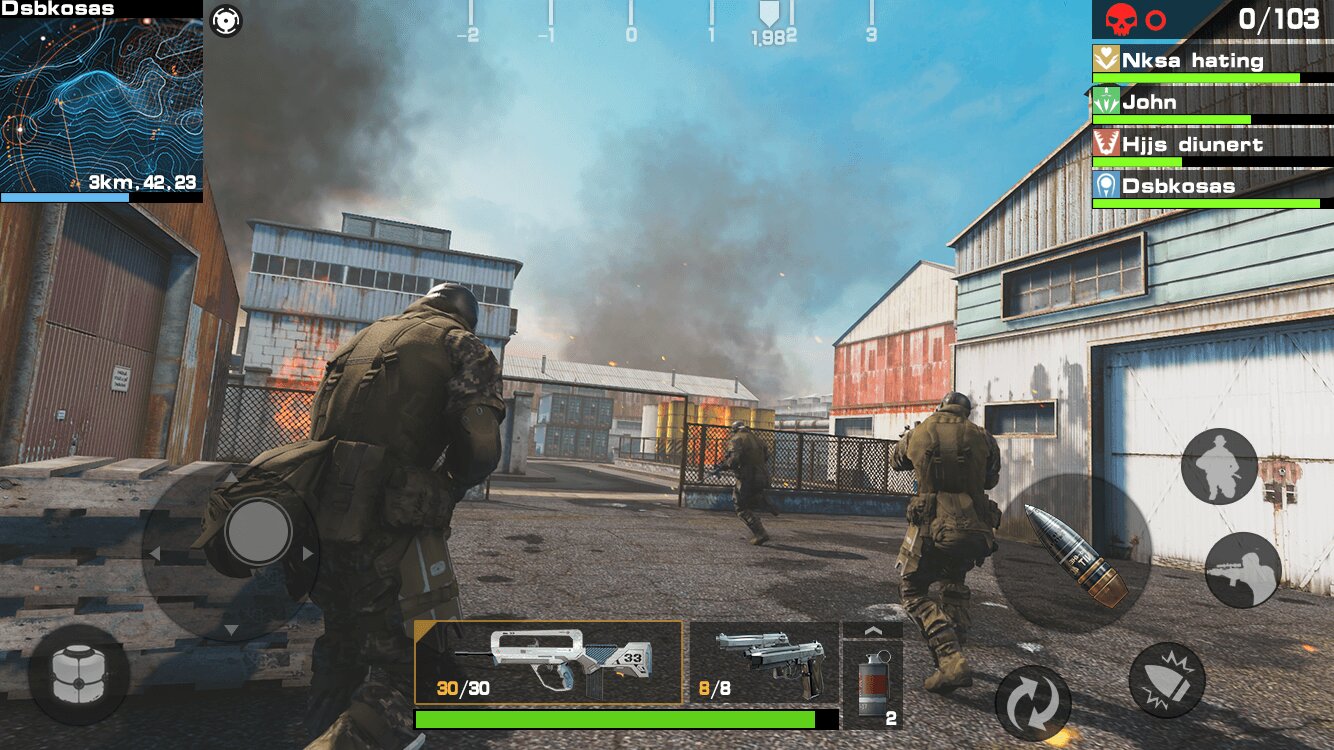Select the assault rifle weapon slot

549,662
